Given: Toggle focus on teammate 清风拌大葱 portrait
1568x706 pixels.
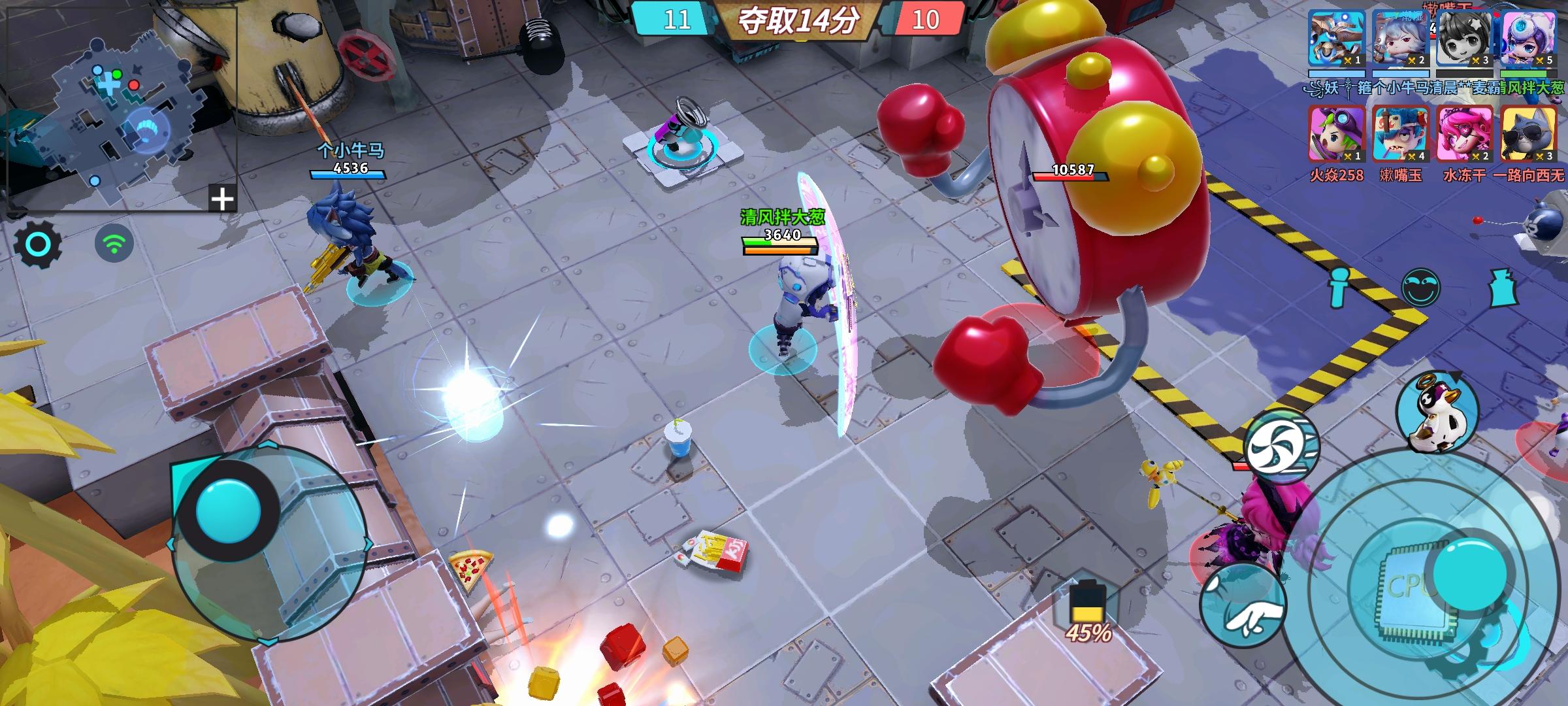Looking at the screenshot, I should 1526,38.
